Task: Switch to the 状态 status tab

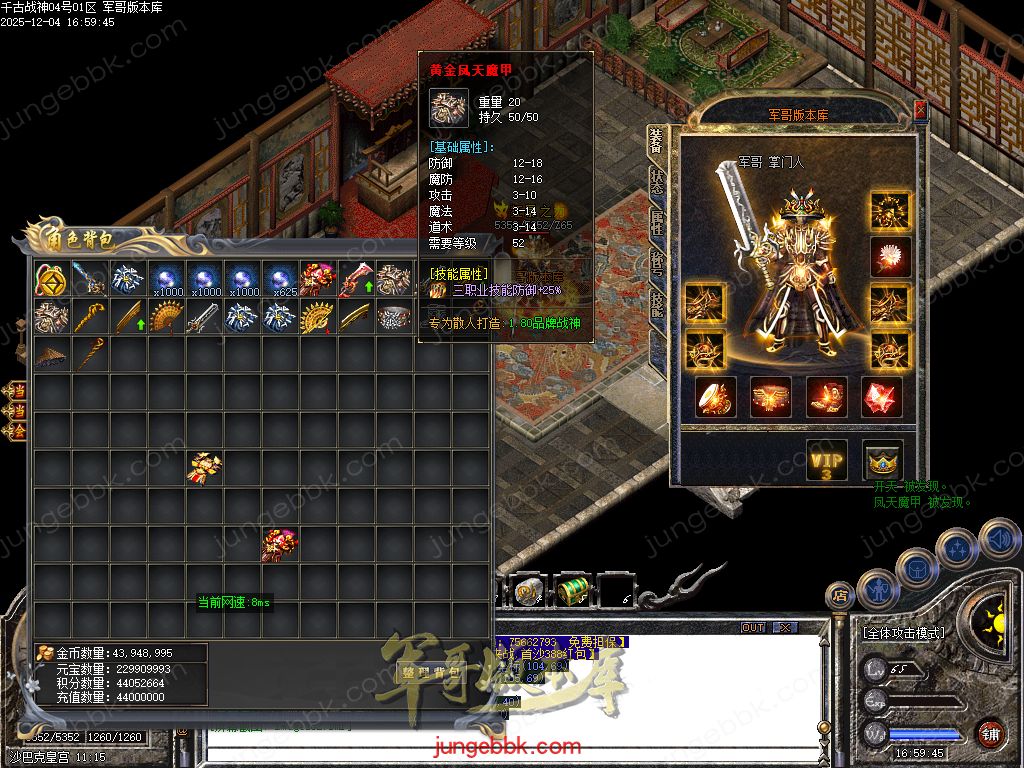Action: [656, 181]
